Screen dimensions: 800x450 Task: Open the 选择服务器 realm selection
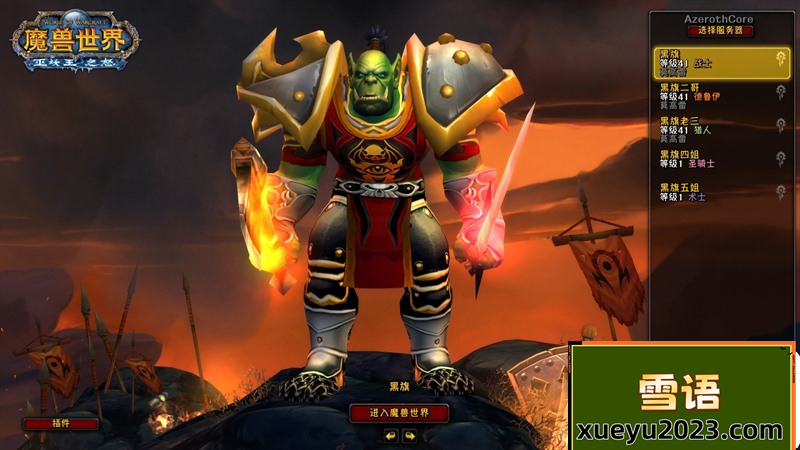721,31
